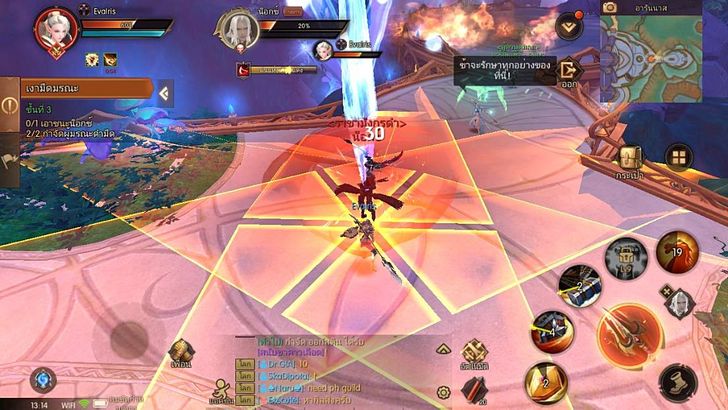Image resolution: width=728 pixels, height=410 pixels.
Task: Collapse the quest tracker panel arrow
Action: click(165, 93)
